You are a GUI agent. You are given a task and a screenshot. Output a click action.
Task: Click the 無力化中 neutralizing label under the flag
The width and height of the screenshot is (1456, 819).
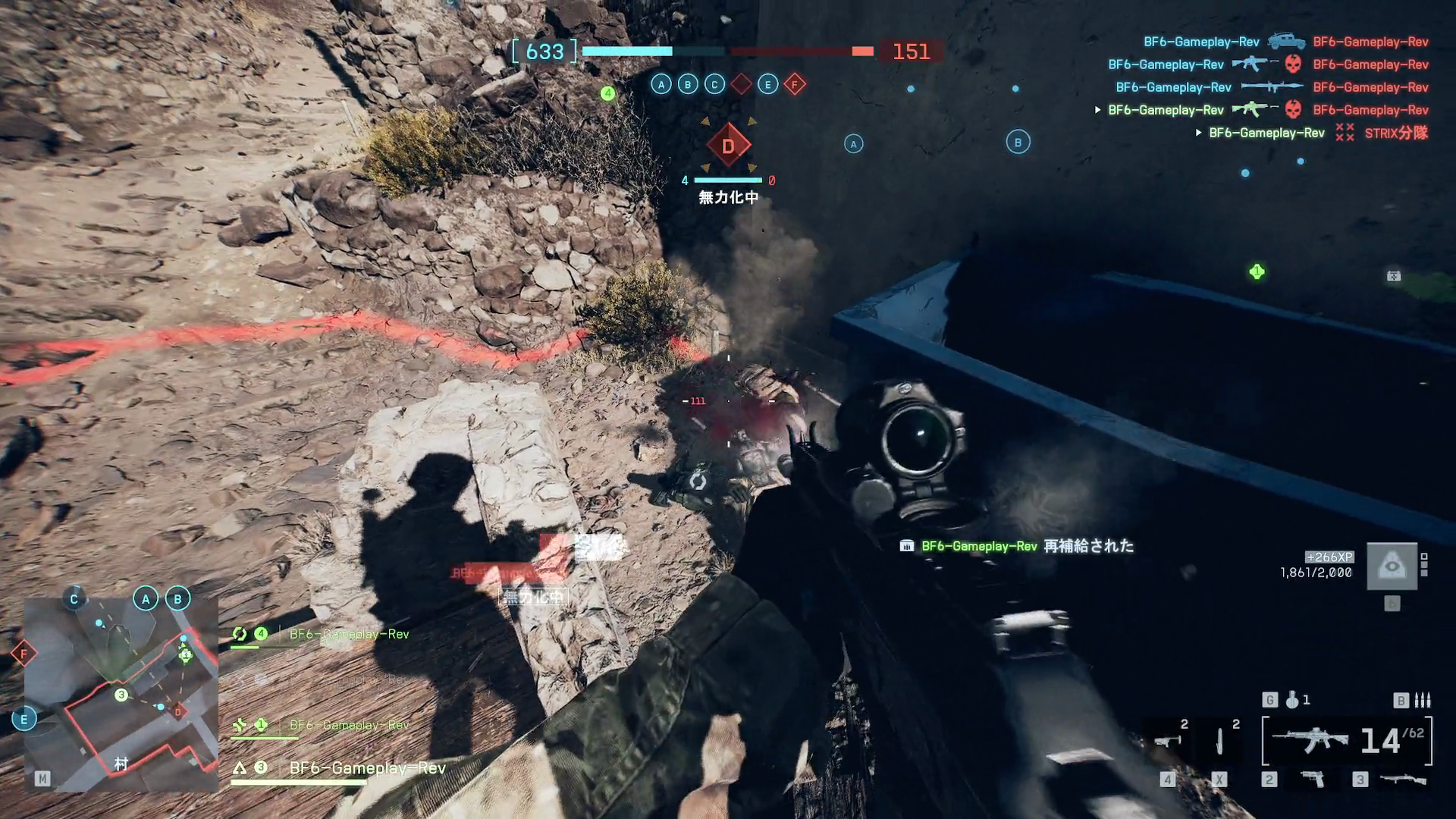pos(726,197)
